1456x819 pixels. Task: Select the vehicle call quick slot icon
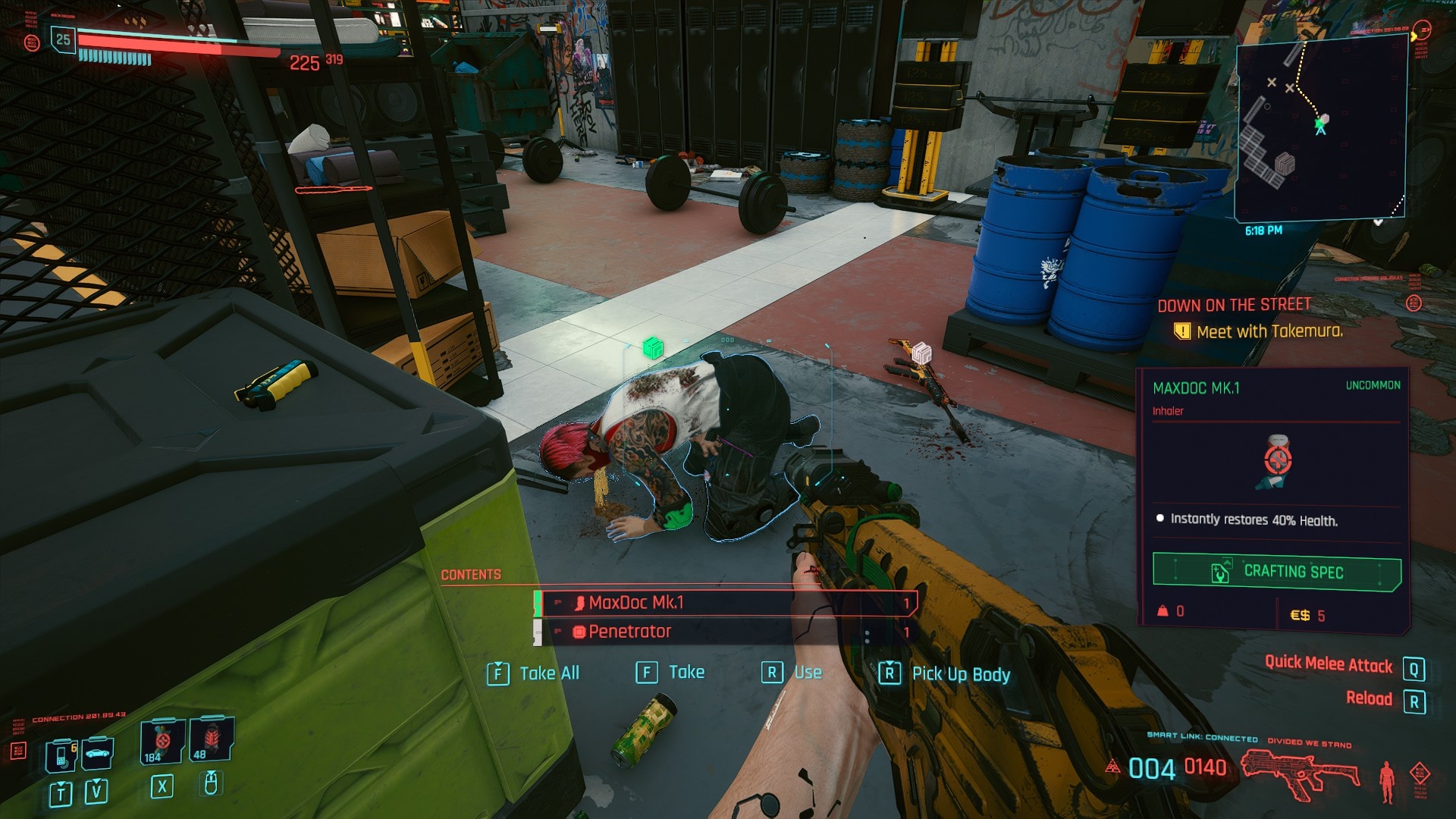98,753
